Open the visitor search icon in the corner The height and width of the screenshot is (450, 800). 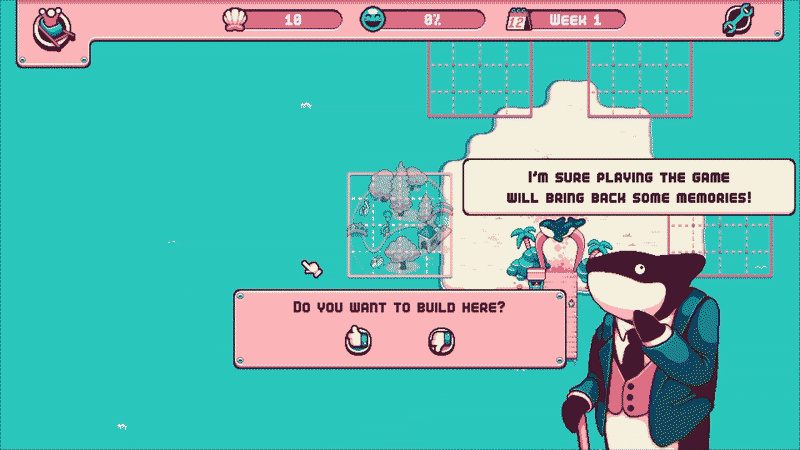pyautogui.click(x=47, y=27)
